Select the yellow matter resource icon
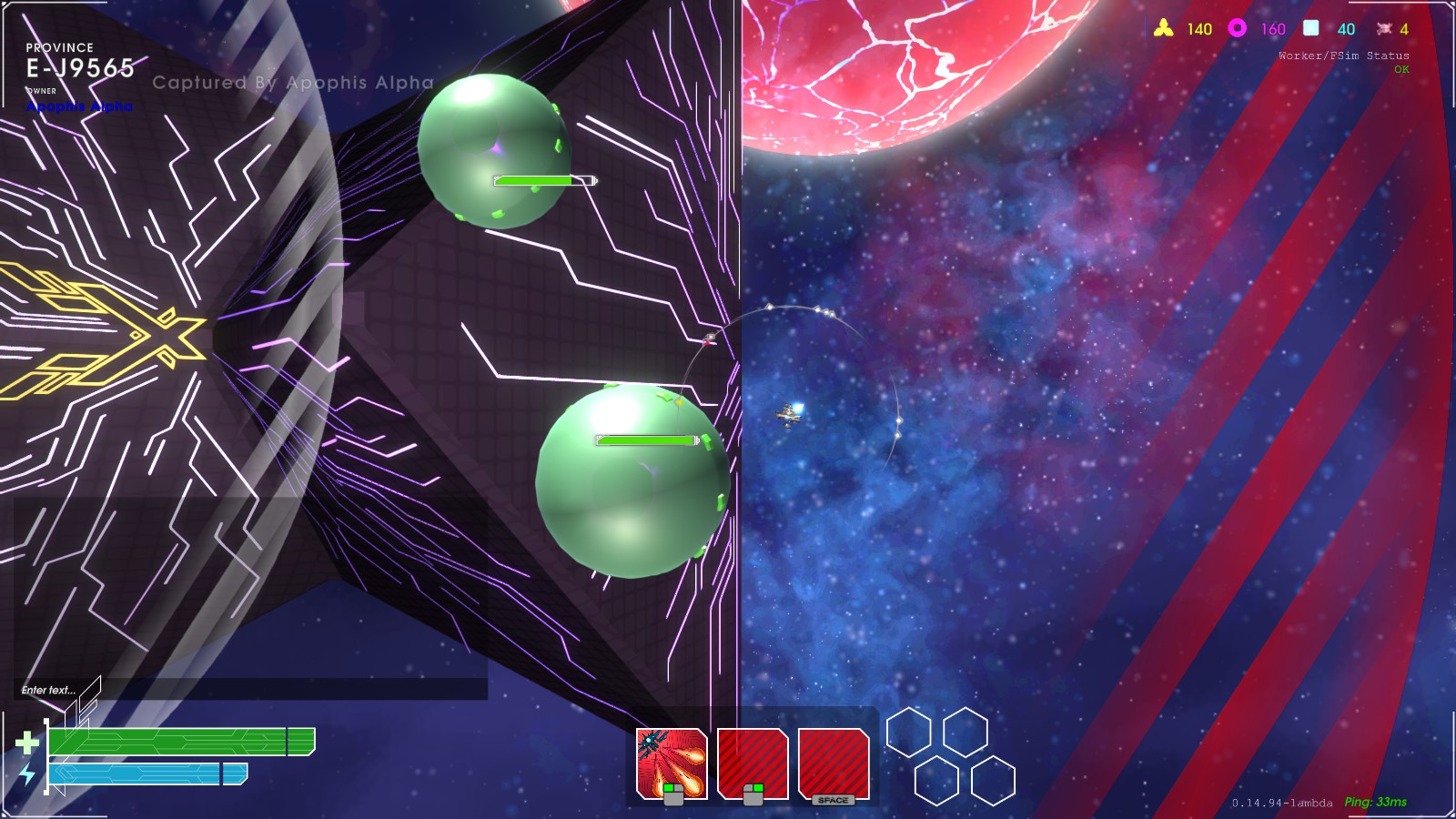The height and width of the screenshot is (819, 1456). coord(1164,28)
